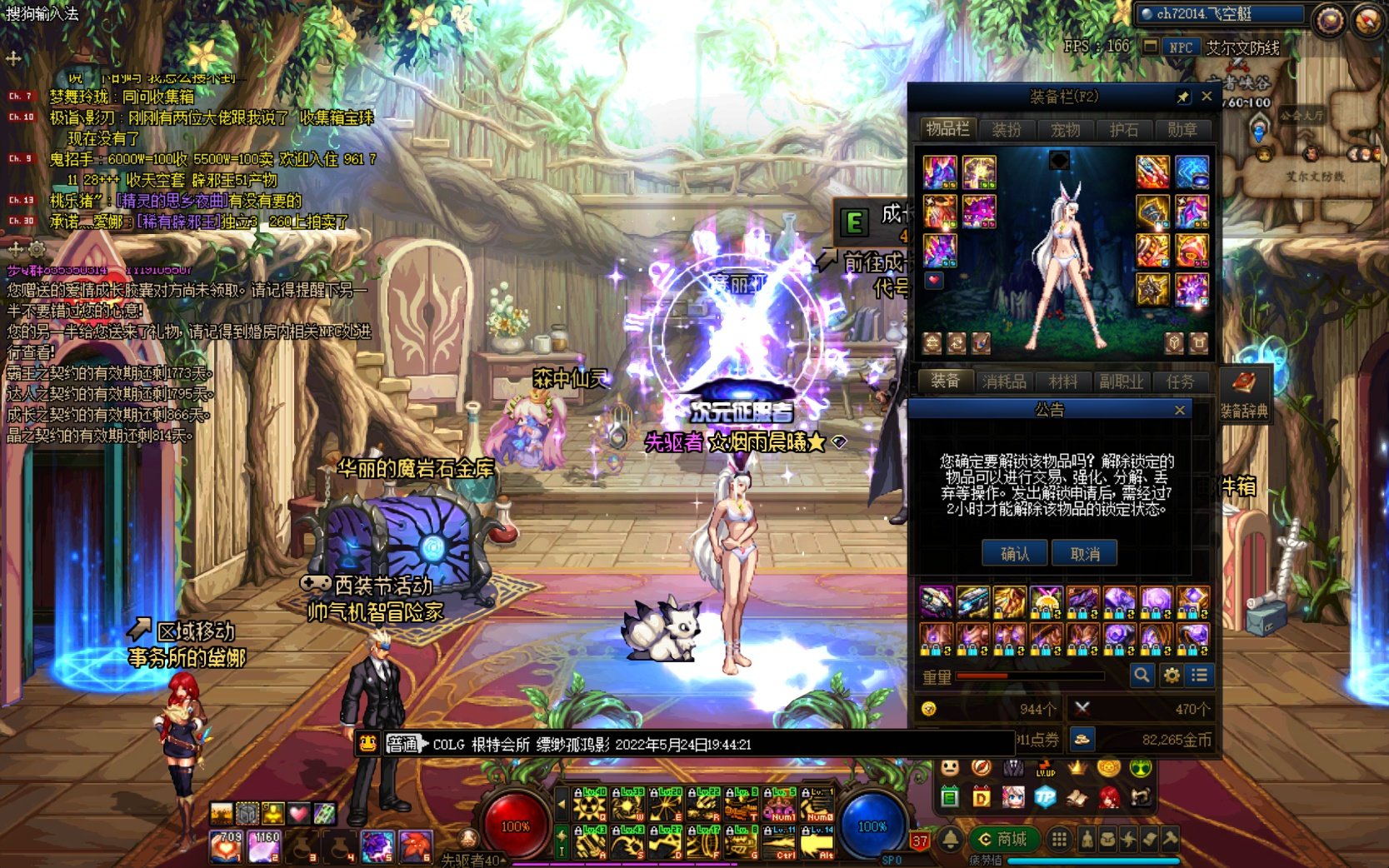This screenshot has height=868, width=1389.
Task: Switch to the 消耗品 consumables tab
Action: [1004, 382]
